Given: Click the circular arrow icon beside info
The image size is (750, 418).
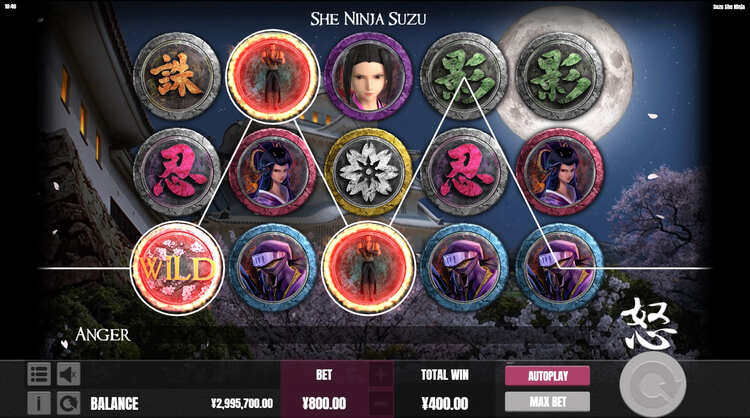Looking at the screenshot, I should coord(68,403).
